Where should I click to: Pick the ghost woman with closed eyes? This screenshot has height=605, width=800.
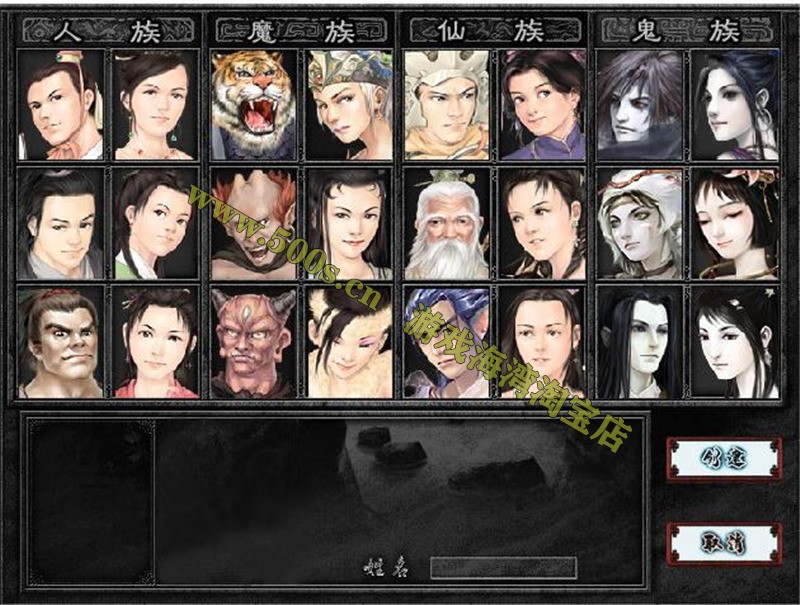(735, 224)
